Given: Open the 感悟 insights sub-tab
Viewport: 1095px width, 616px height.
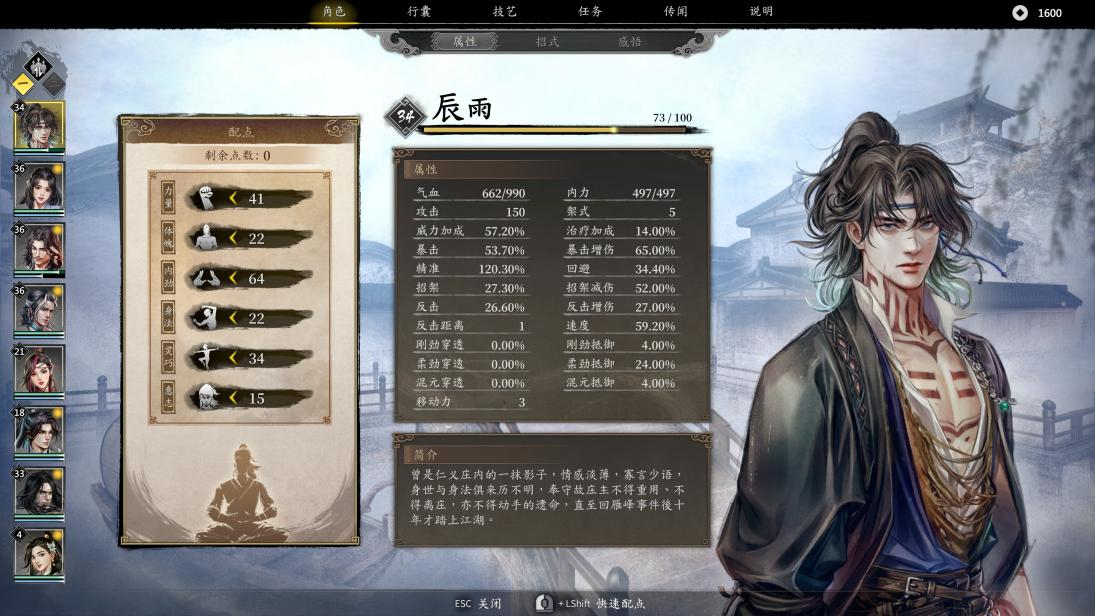Looking at the screenshot, I should pos(630,42).
